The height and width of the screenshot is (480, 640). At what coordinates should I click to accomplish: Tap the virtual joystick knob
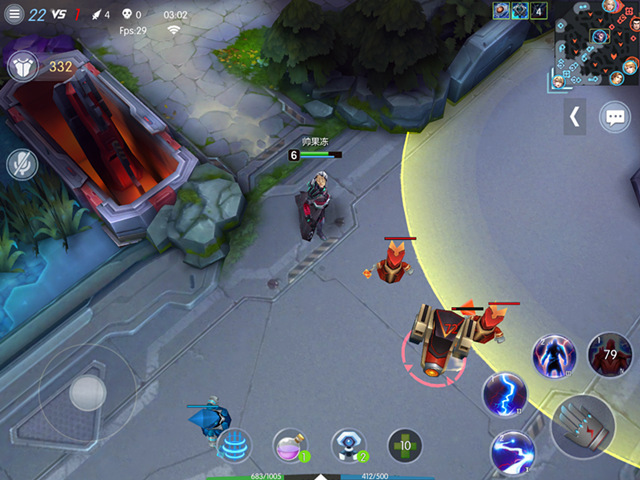87,393
